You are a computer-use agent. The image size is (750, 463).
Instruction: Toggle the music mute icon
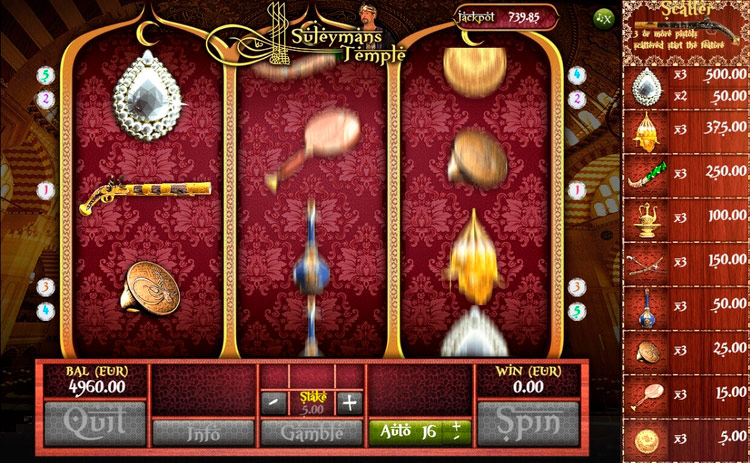coord(604,17)
